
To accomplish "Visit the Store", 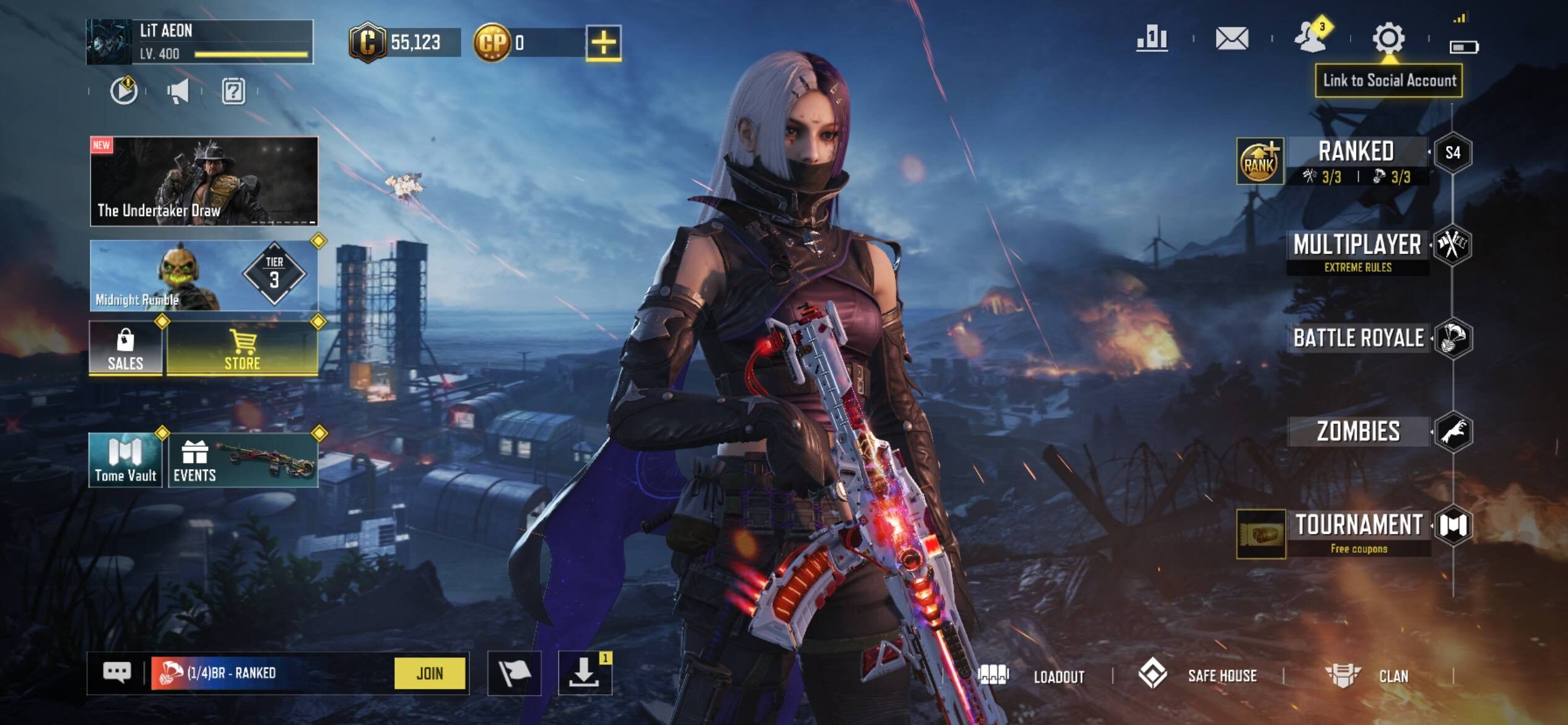I will [x=242, y=349].
